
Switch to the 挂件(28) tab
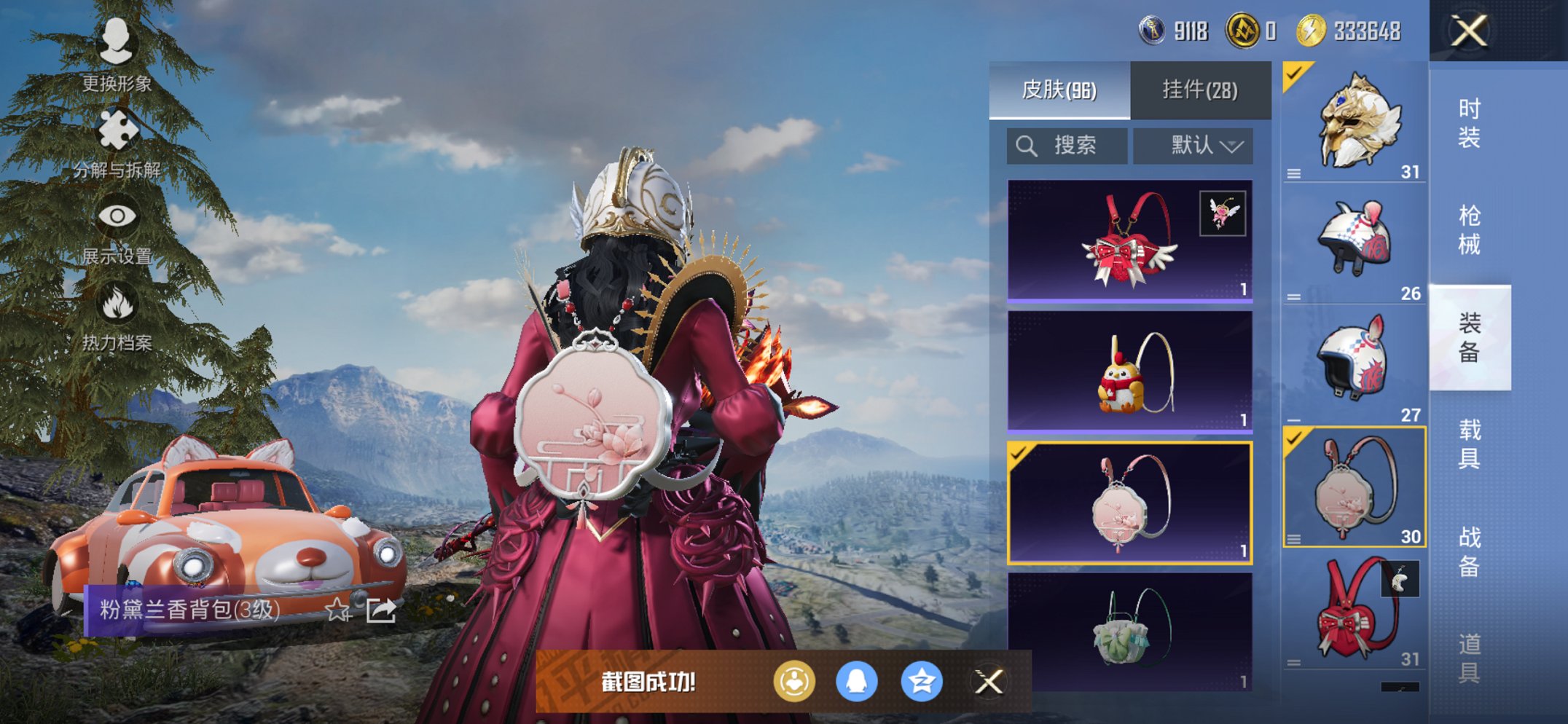(x=1199, y=89)
